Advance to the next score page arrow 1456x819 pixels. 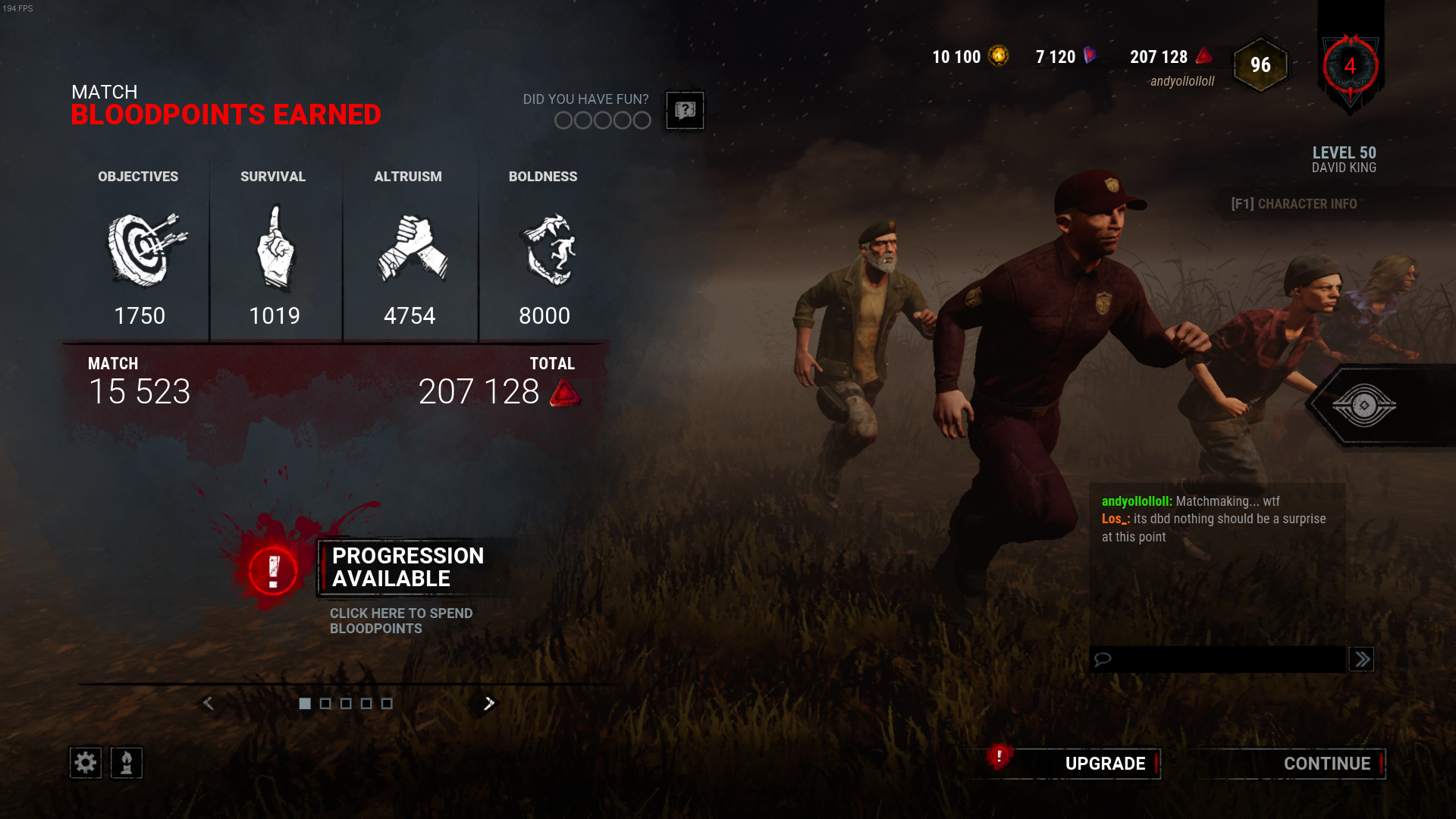click(x=488, y=703)
